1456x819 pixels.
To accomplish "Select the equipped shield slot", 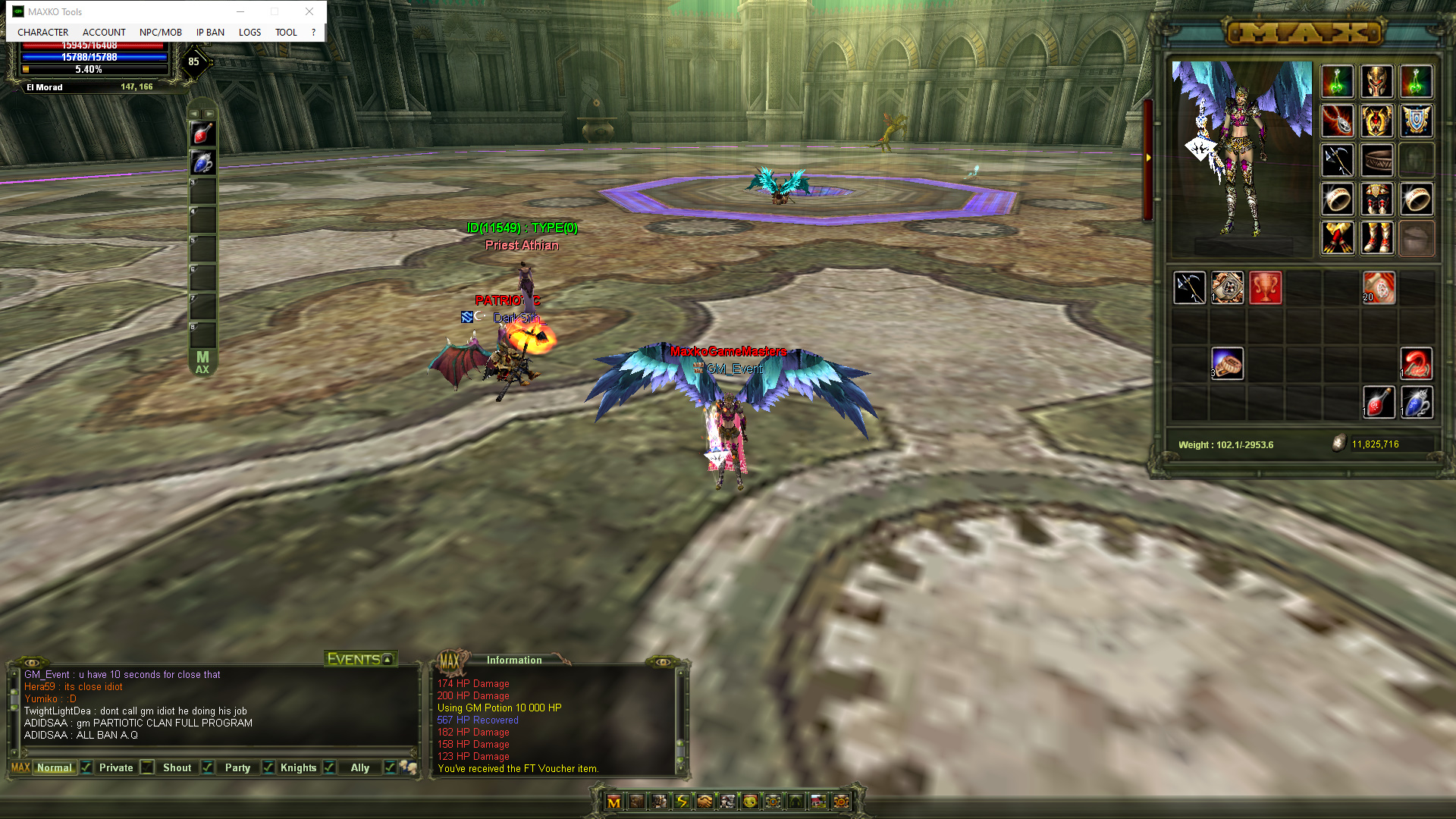I will [1416, 121].
